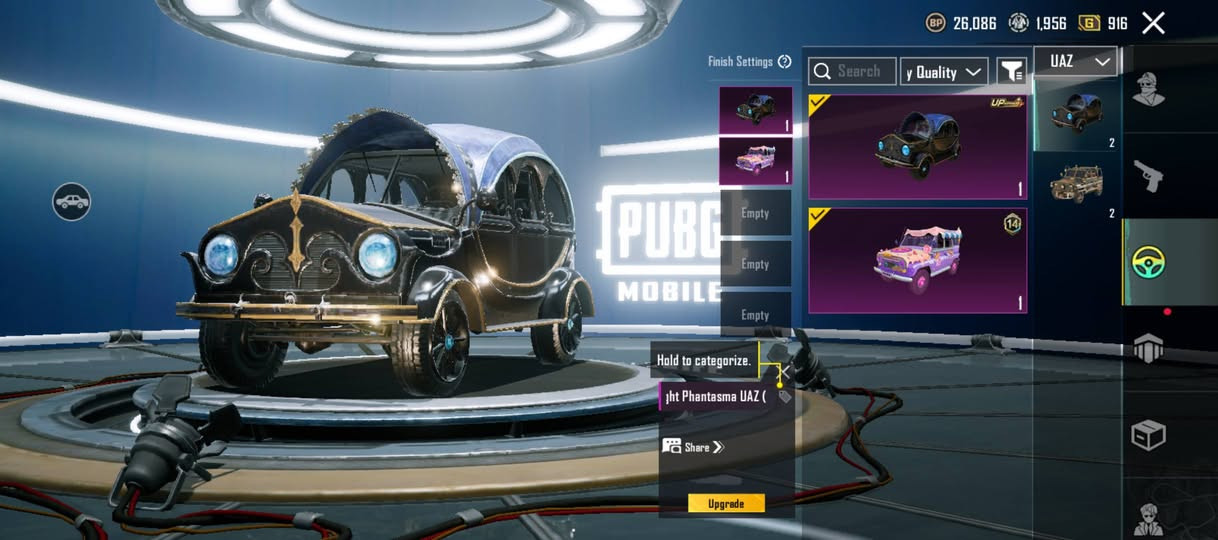
Task: Dismiss the Hold to categorize tooltip
Action: pos(785,372)
